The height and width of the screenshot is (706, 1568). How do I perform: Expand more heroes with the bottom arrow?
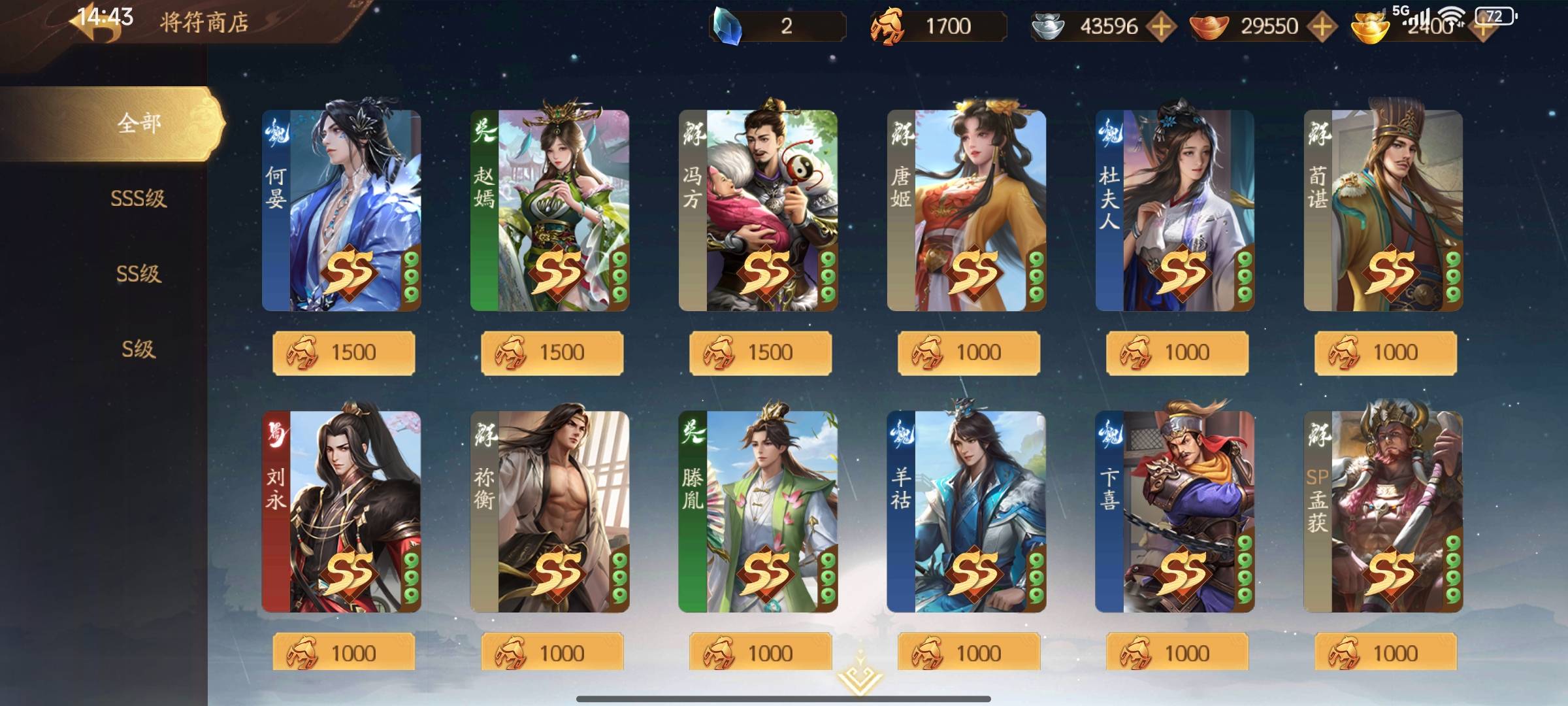point(858,677)
